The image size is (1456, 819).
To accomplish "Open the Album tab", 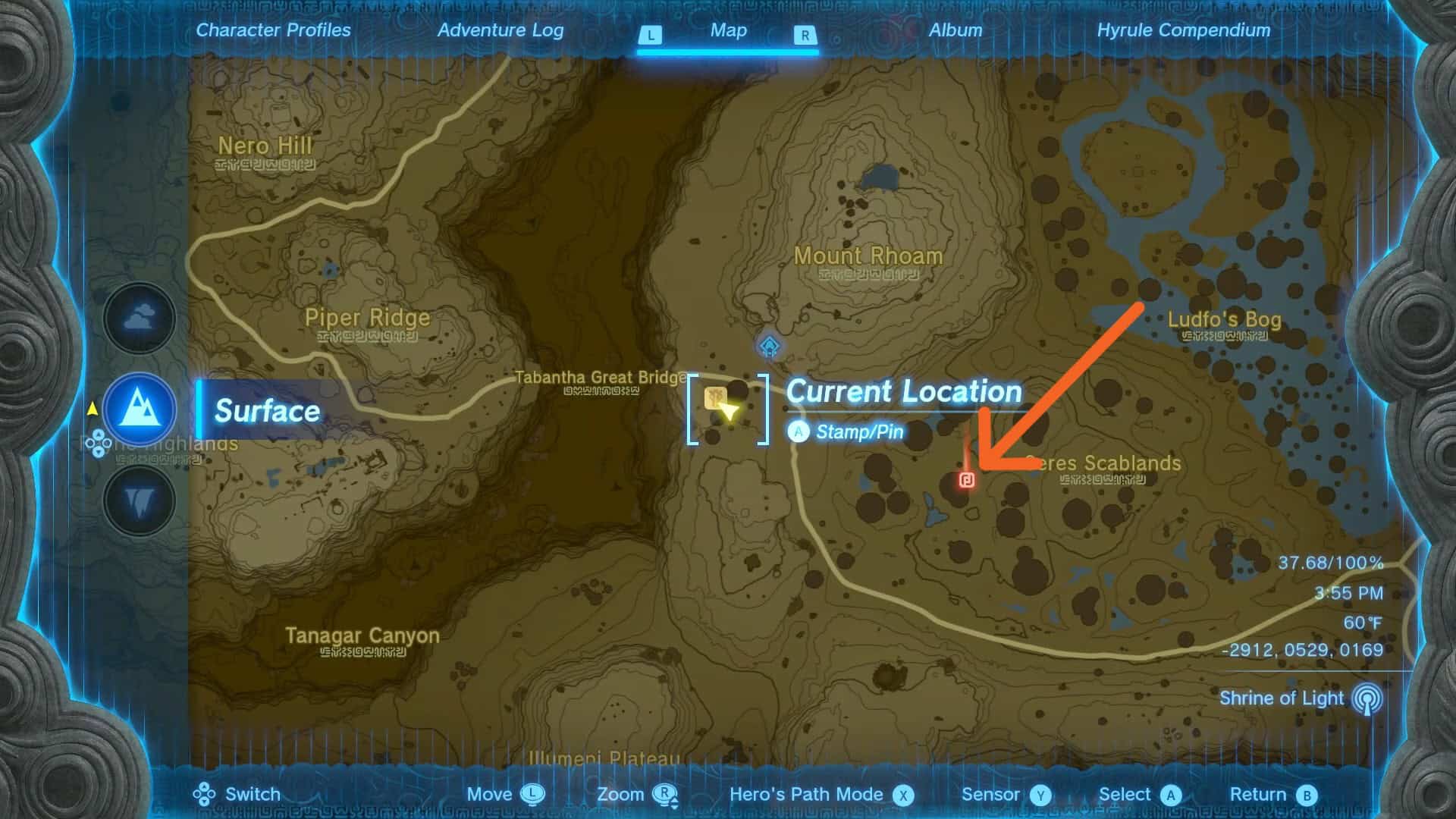I will pos(955,30).
